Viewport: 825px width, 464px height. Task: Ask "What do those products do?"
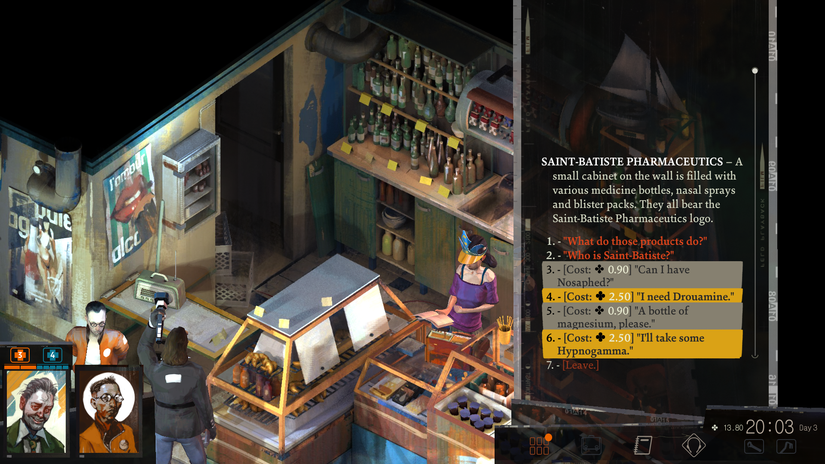pos(634,241)
